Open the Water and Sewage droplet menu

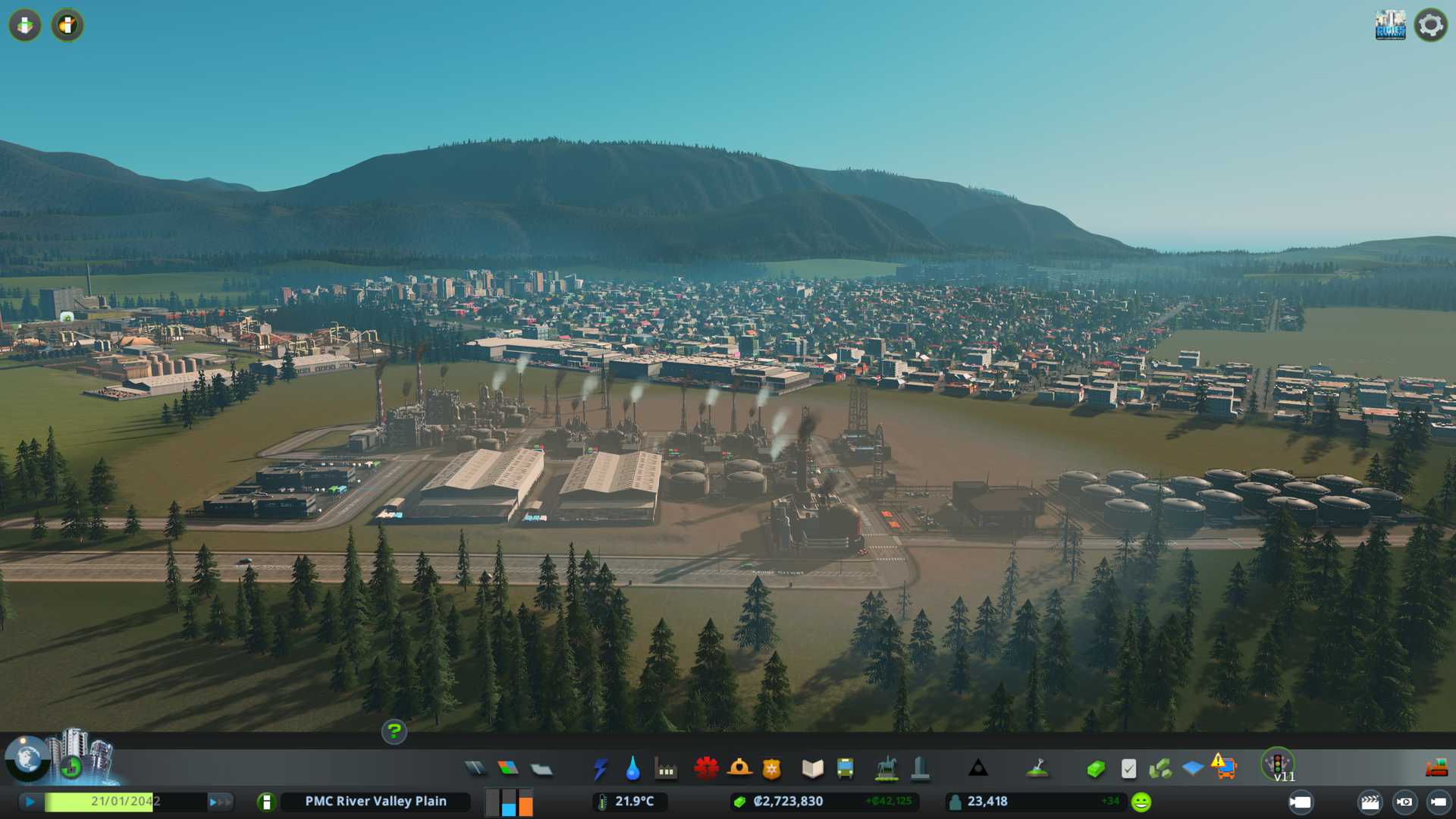click(632, 769)
